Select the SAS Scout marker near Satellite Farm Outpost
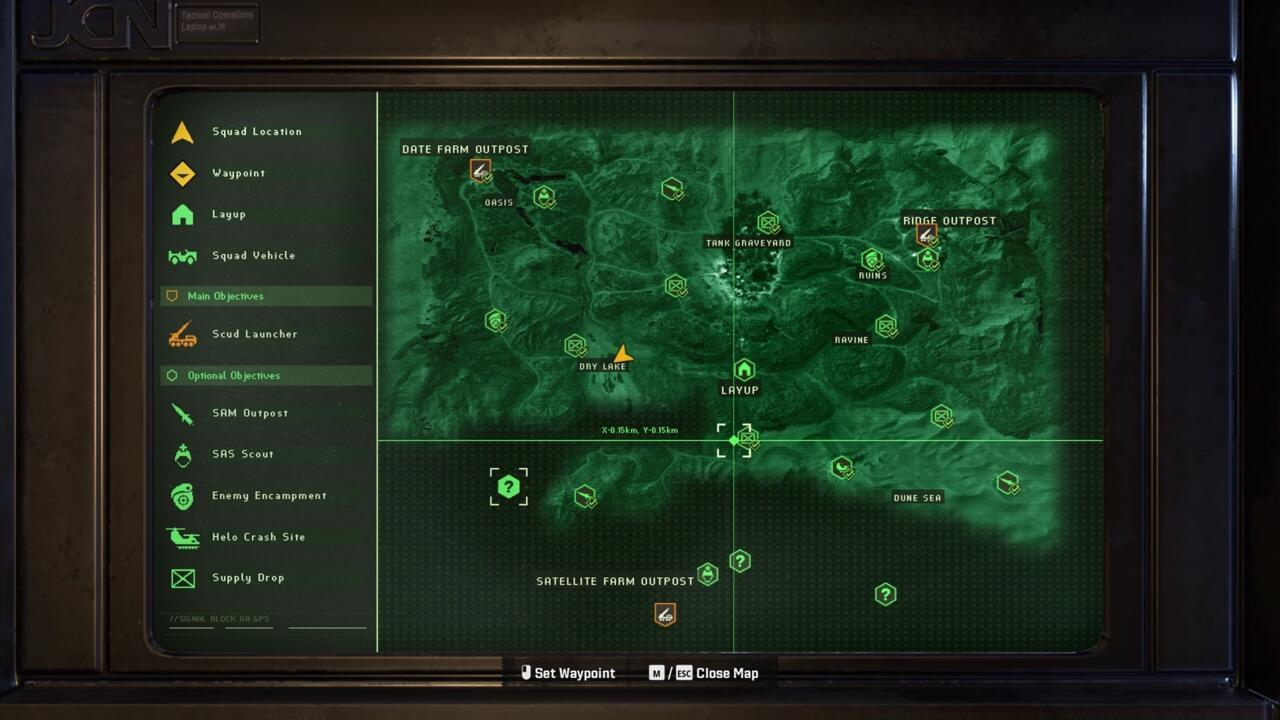The width and height of the screenshot is (1280, 720). 708,574
